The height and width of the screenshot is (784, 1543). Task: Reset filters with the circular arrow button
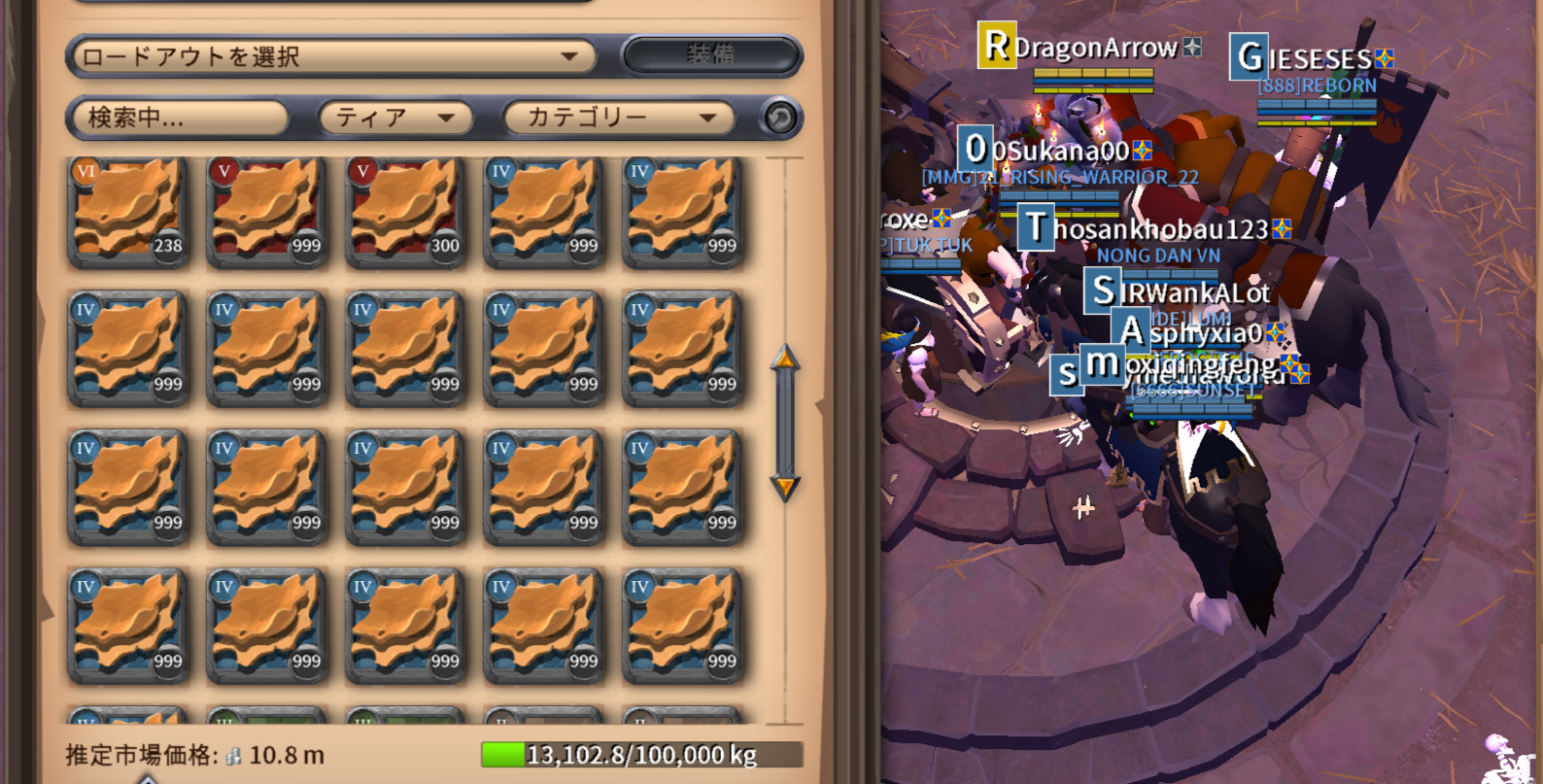780,119
